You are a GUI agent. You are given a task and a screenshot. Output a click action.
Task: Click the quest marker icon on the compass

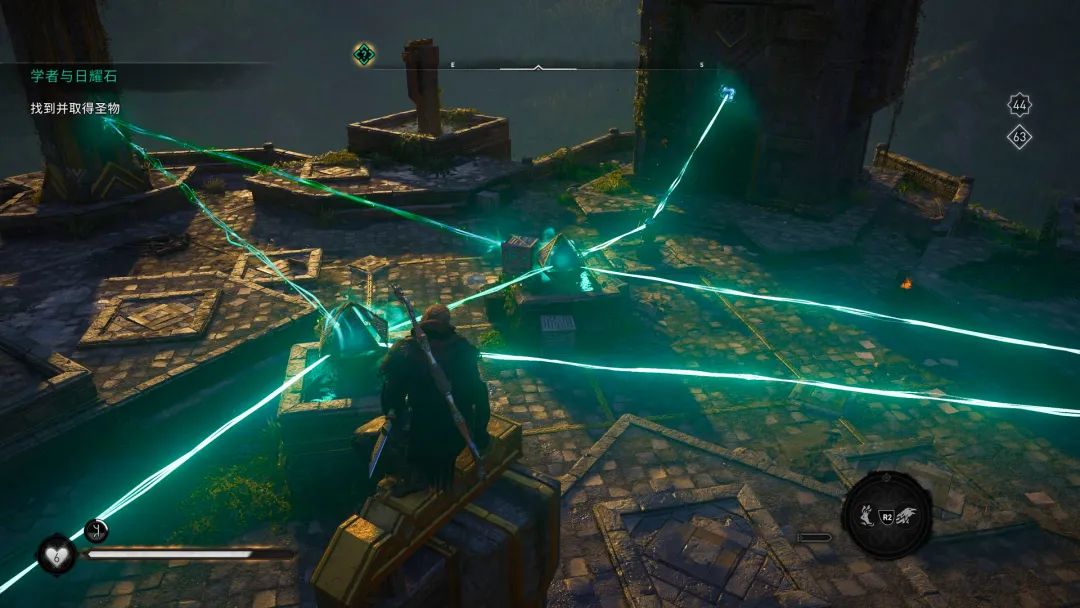pos(364,54)
